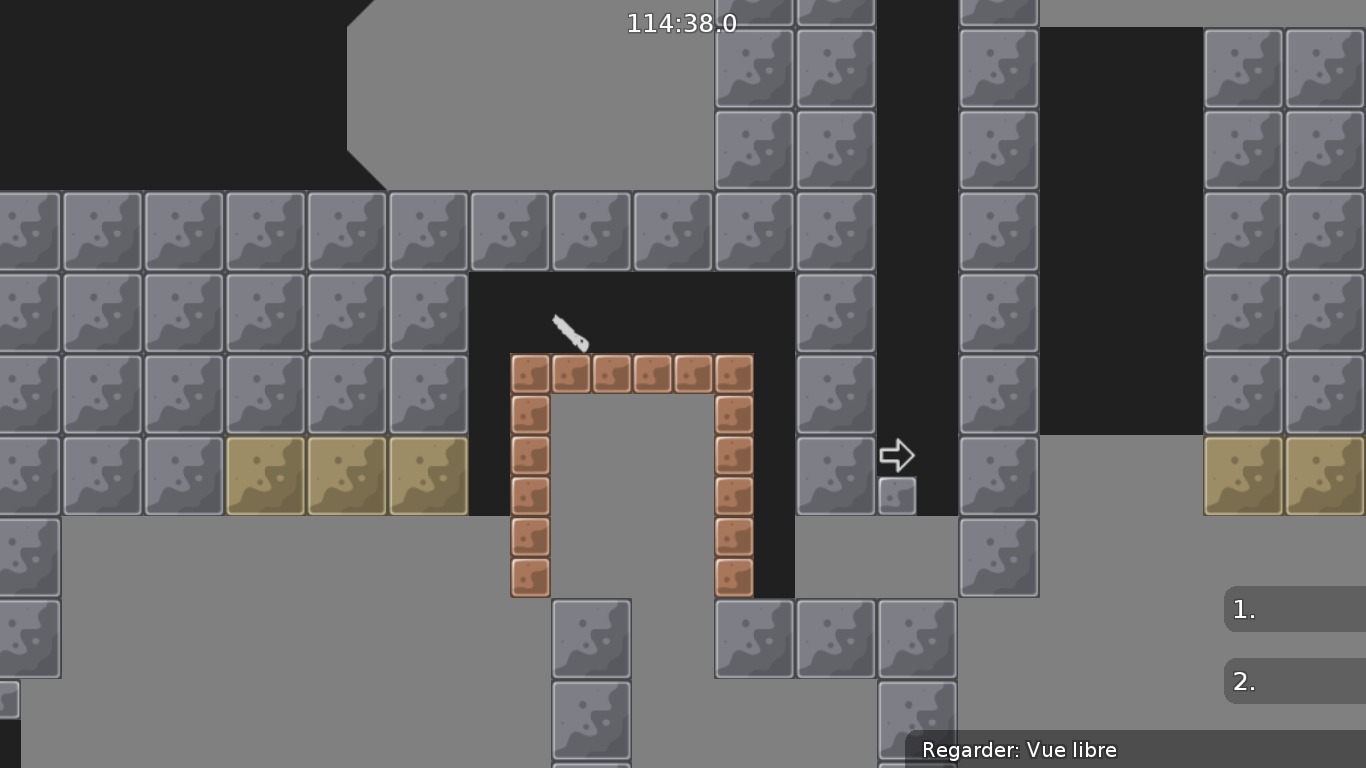Select the gold block at the far right edge
This screenshot has height=768, width=1366.
point(1325,477)
